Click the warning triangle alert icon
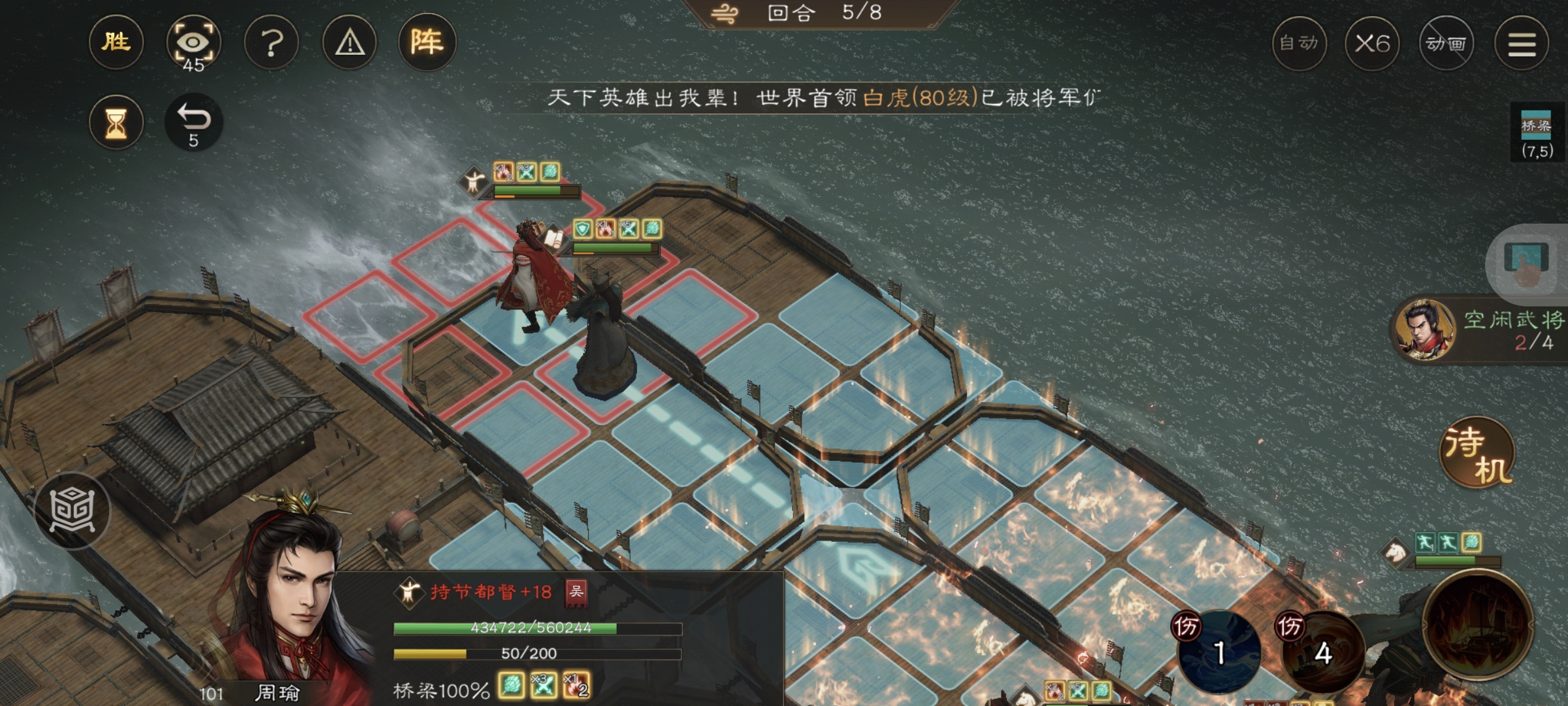Image resolution: width=1568 pixels, height=706 pixels. click(349, 42)
